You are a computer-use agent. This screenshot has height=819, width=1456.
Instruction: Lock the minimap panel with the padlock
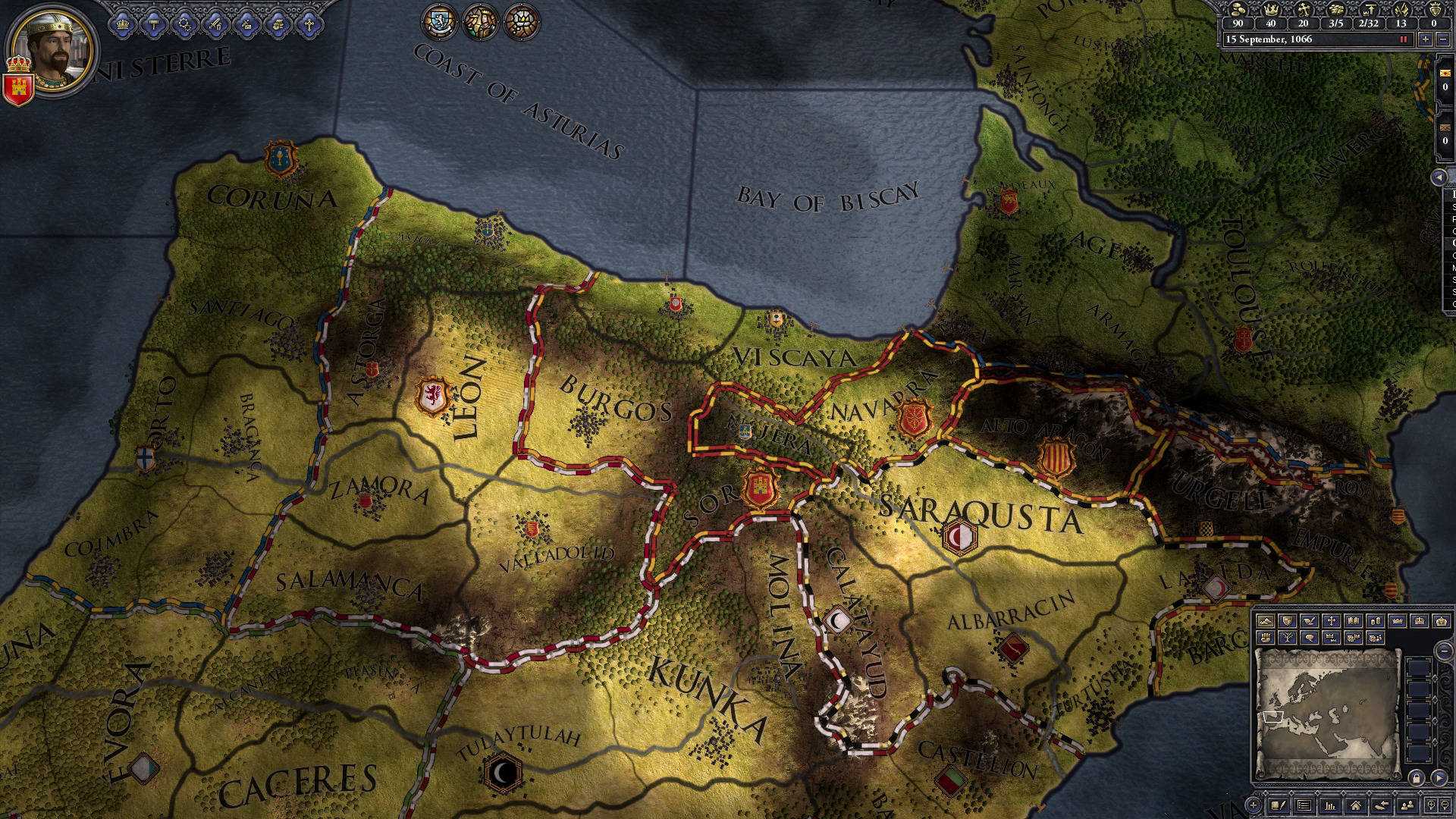click(1417, 777)
